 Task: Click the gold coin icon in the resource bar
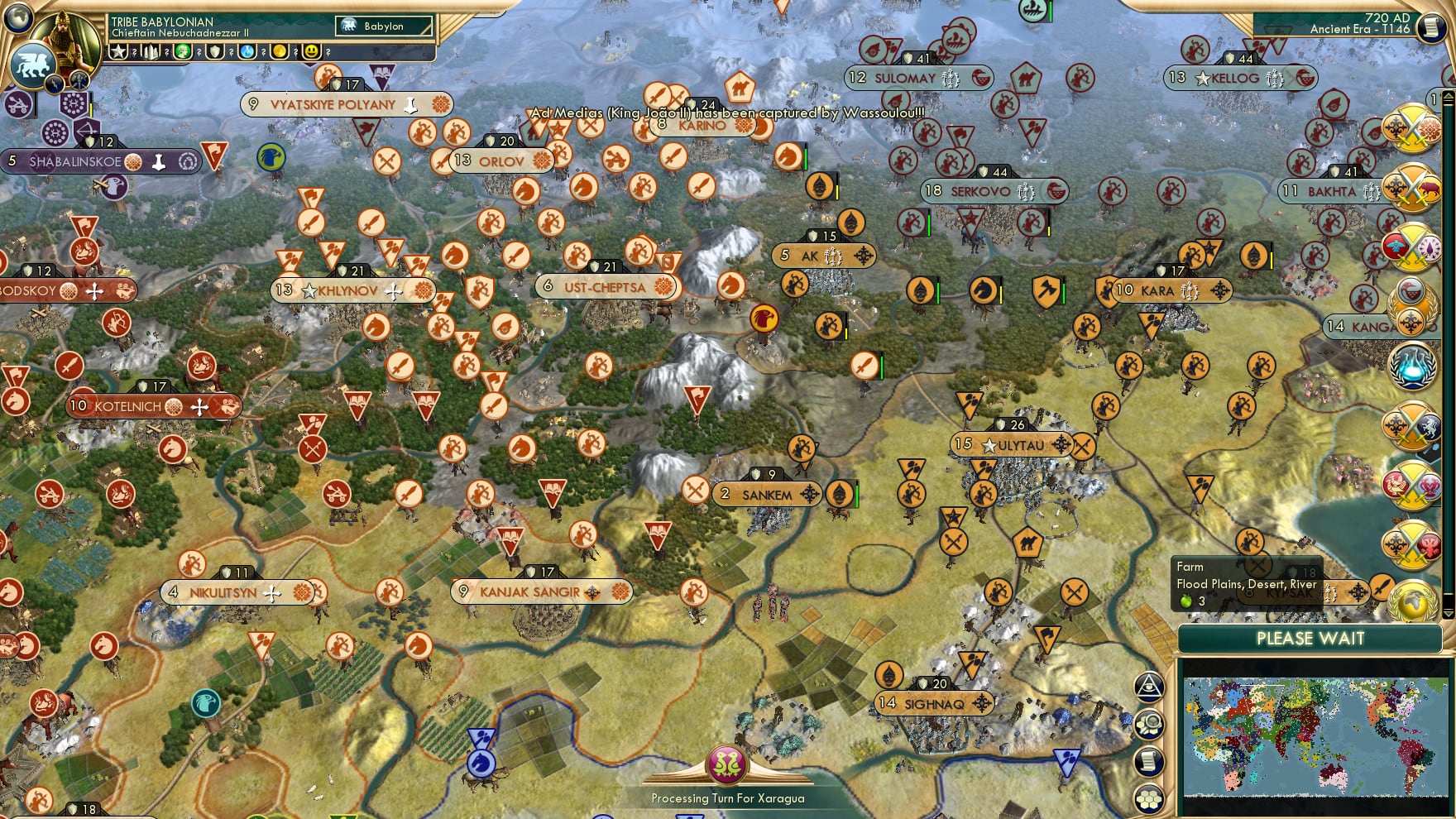[280, 51]
